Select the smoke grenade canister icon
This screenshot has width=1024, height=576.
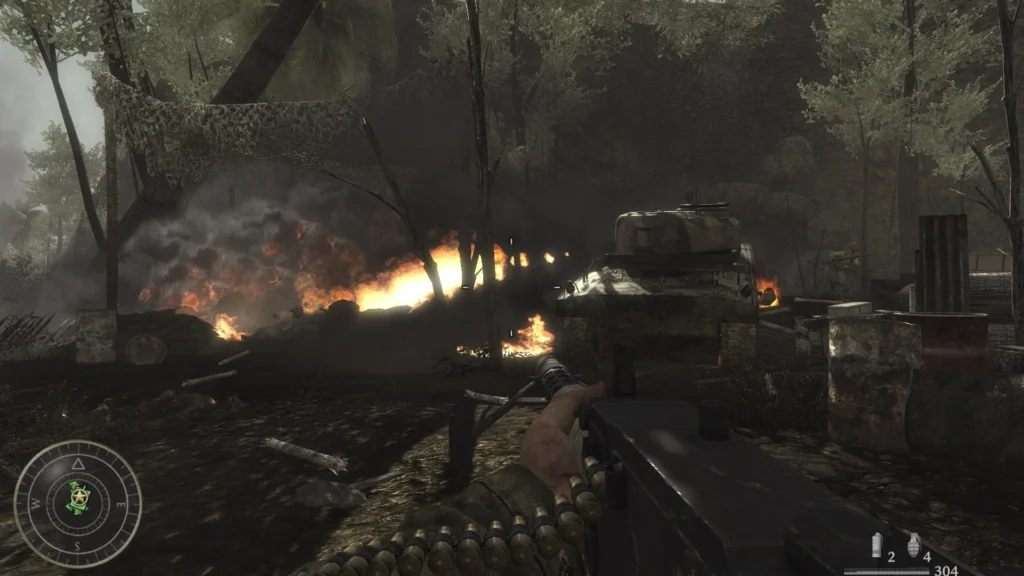(877, 545)
